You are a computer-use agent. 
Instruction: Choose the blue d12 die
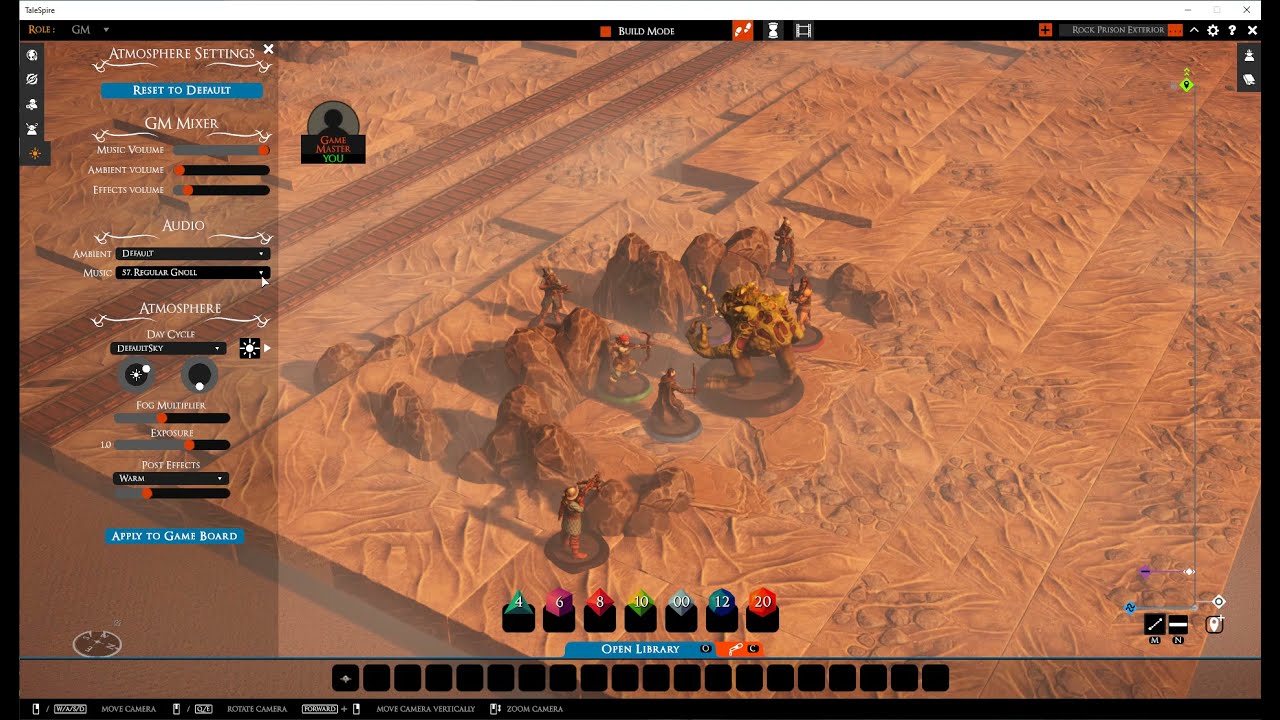point(721,603)
